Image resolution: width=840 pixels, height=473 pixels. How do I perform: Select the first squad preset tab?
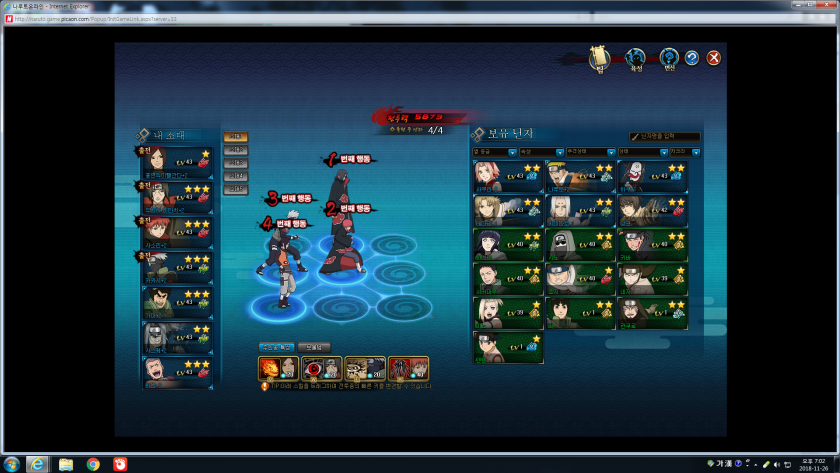click(x=236, y=137)
